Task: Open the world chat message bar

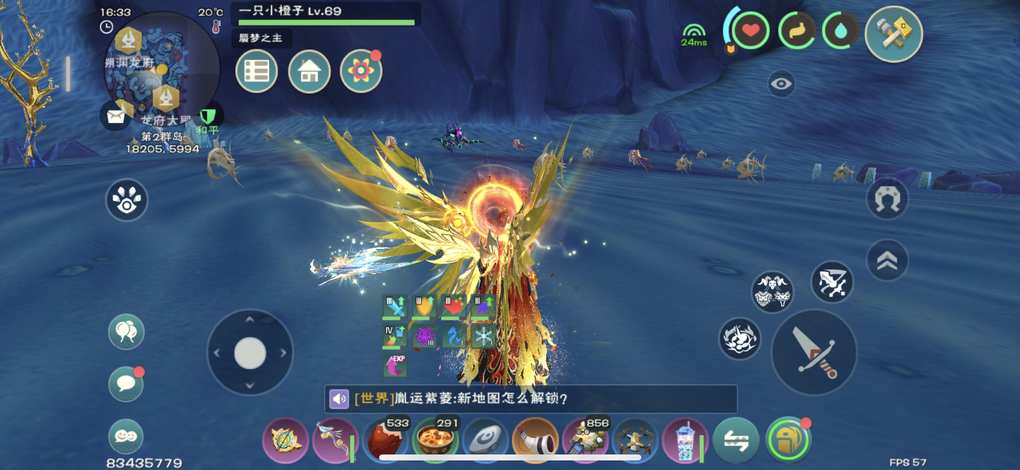Action: (530, 399)
